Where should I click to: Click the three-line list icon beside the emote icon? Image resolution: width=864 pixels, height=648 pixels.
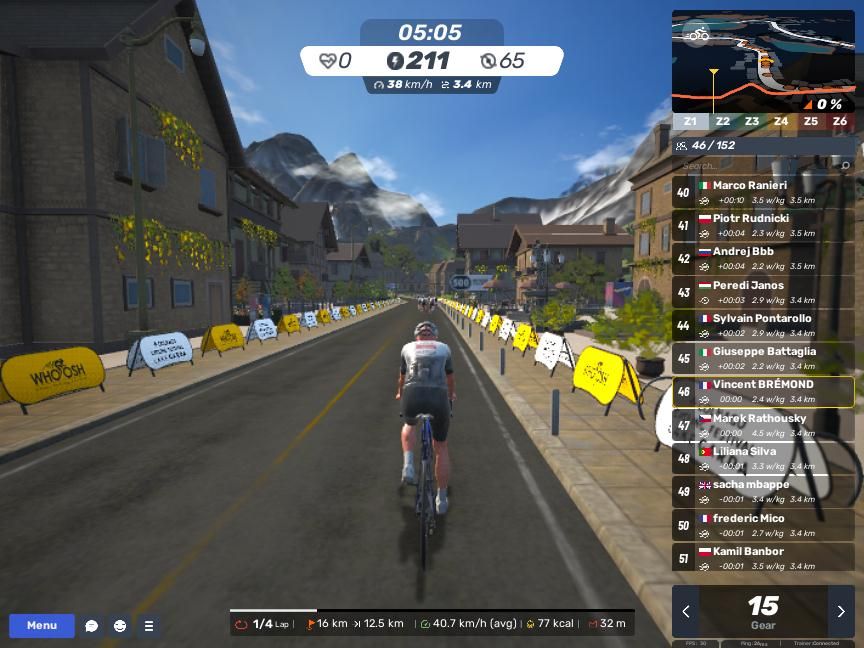pos(149,626)
